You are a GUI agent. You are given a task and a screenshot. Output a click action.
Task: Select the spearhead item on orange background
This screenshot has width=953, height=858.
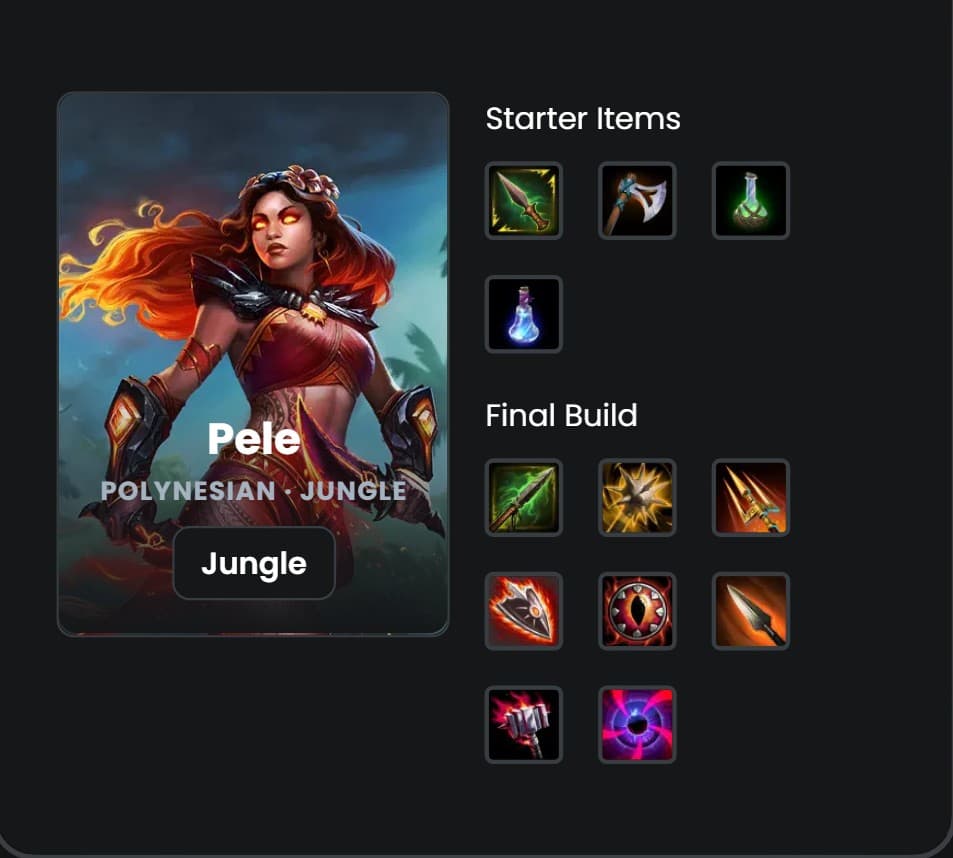pos(751,611)
